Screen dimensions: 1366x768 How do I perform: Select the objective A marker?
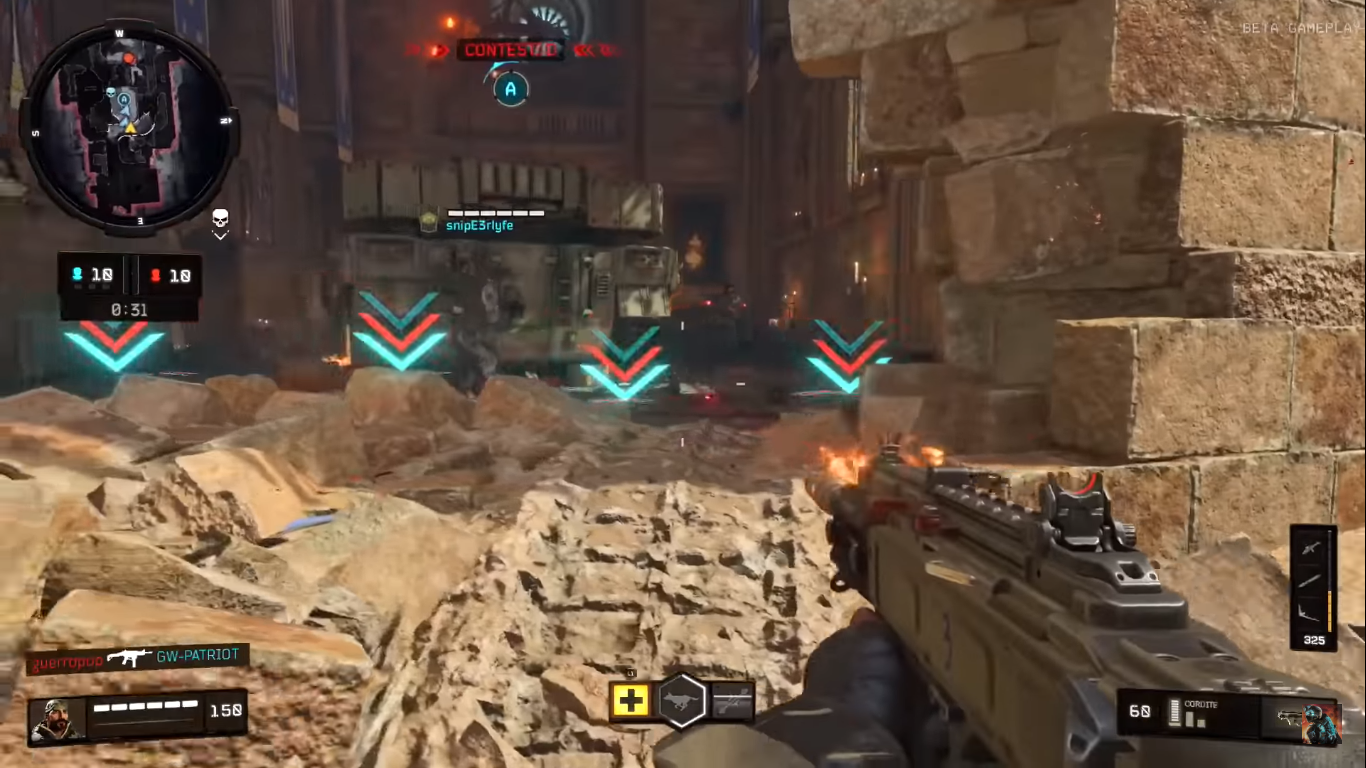[x=510, y=89]
